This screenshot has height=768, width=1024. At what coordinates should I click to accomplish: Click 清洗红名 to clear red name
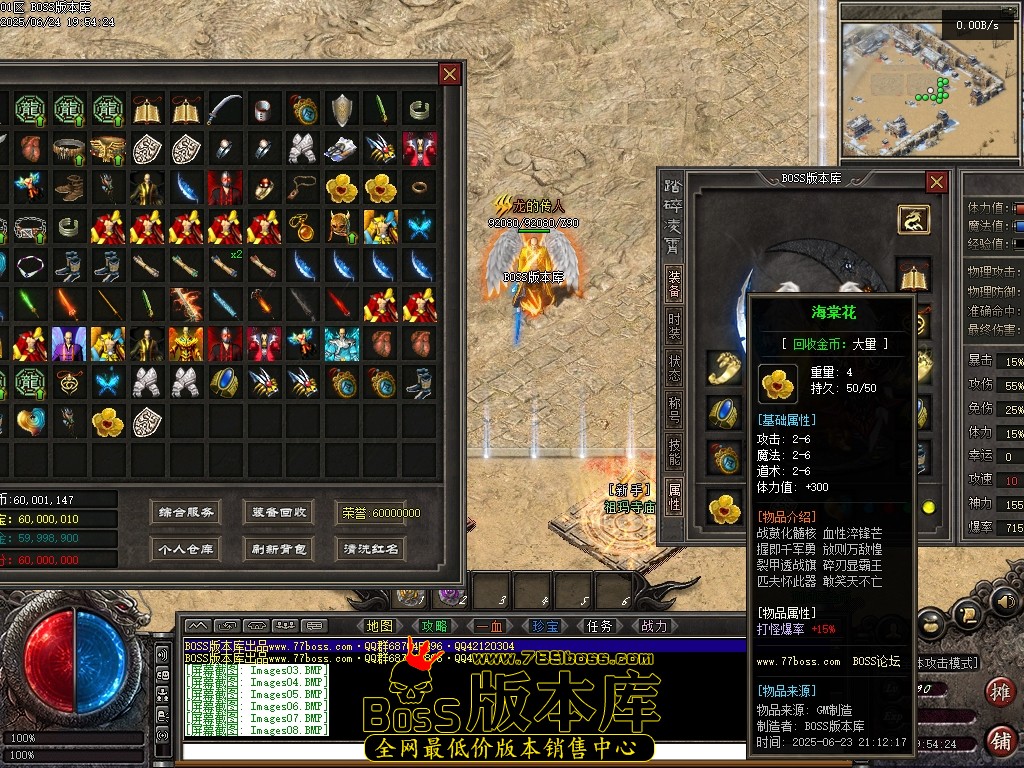[371, 549]
